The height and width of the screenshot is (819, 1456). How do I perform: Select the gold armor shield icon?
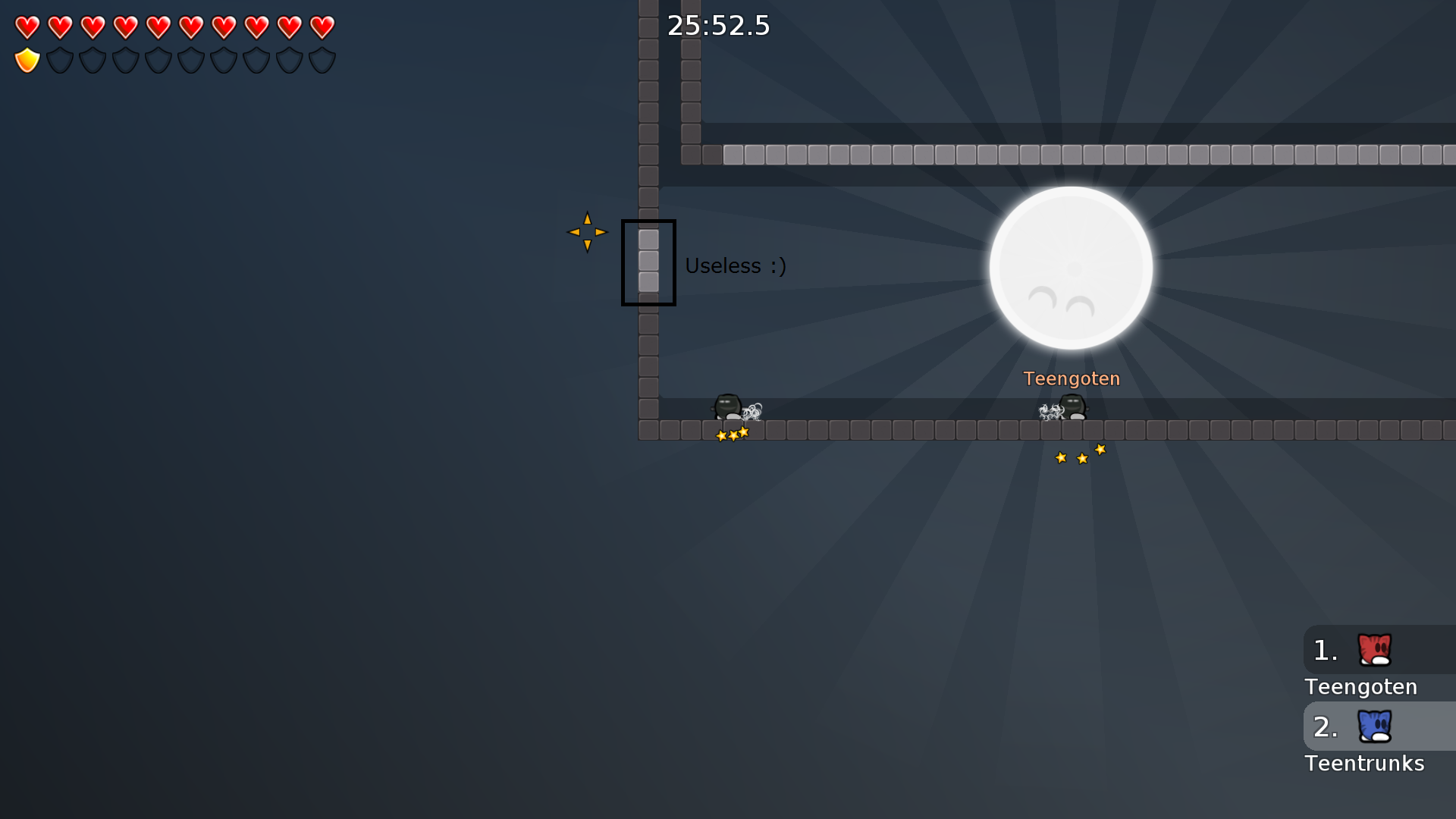click(x=27, y=60)
